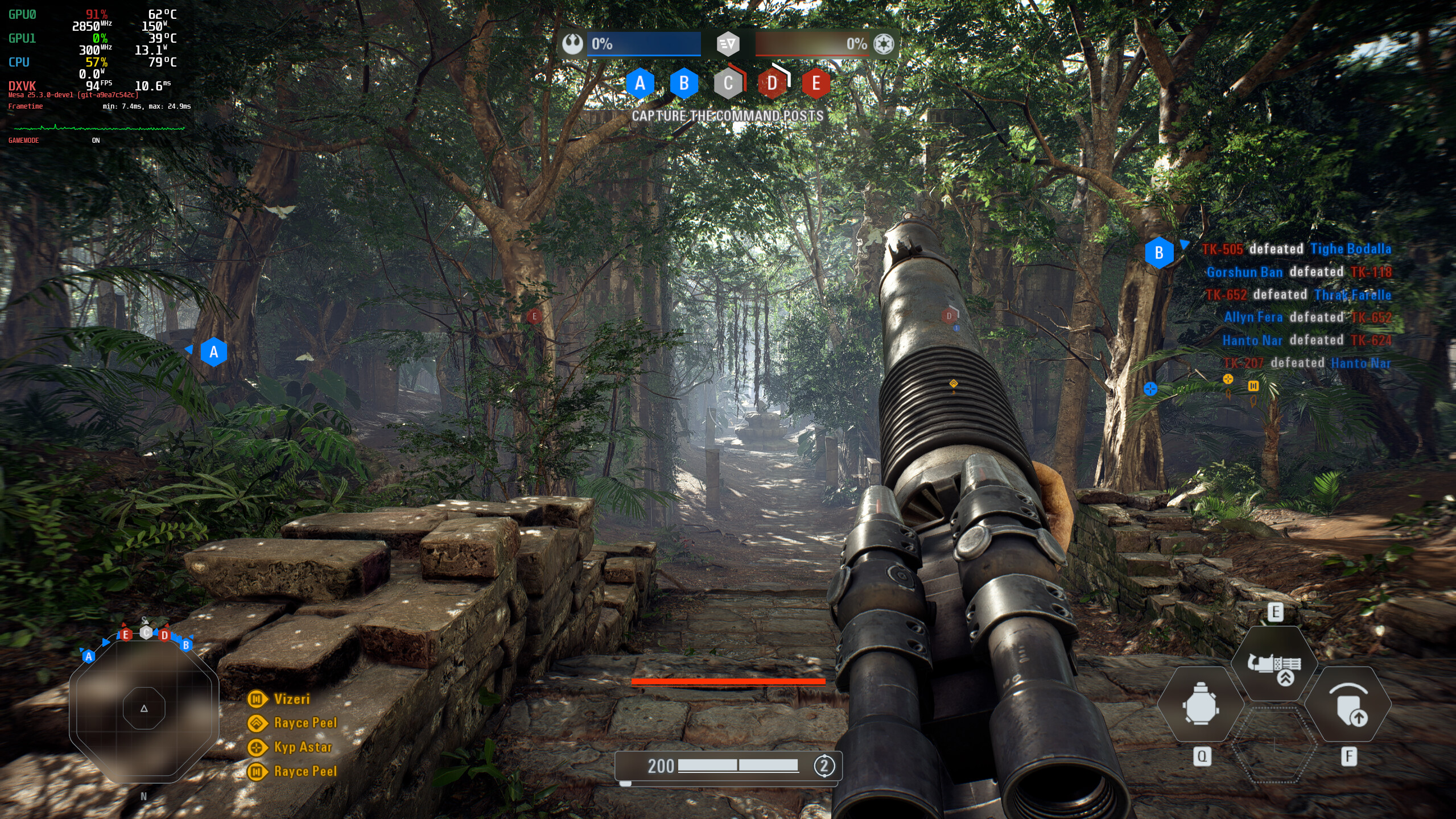The height and width of the screenshot is (819, 1456).
Task: Click the Rebel Alliance faction emblem
Action: pyautogui.click(x=572, y=44)
